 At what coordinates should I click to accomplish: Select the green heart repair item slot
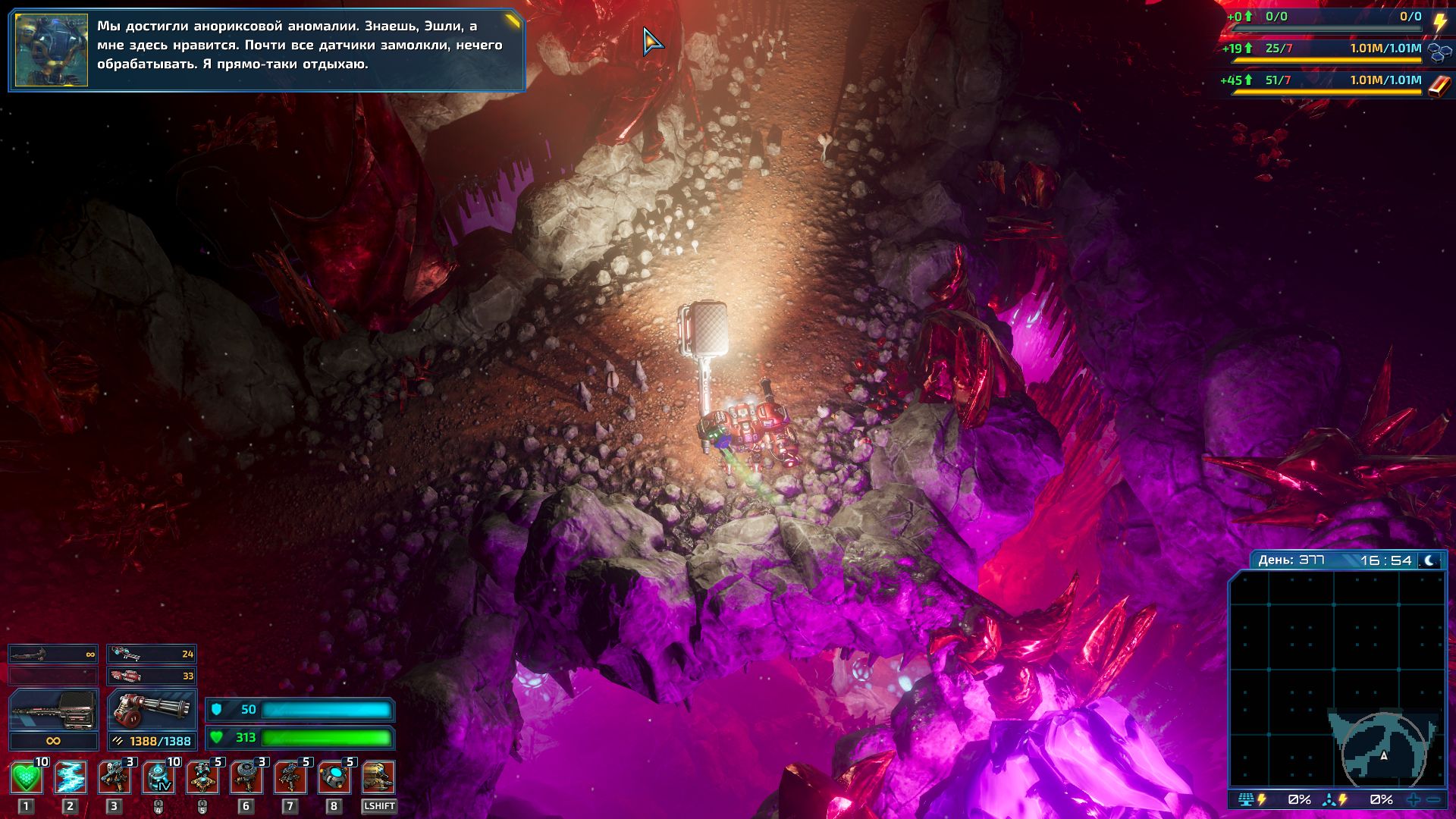[x=26, y=777]
